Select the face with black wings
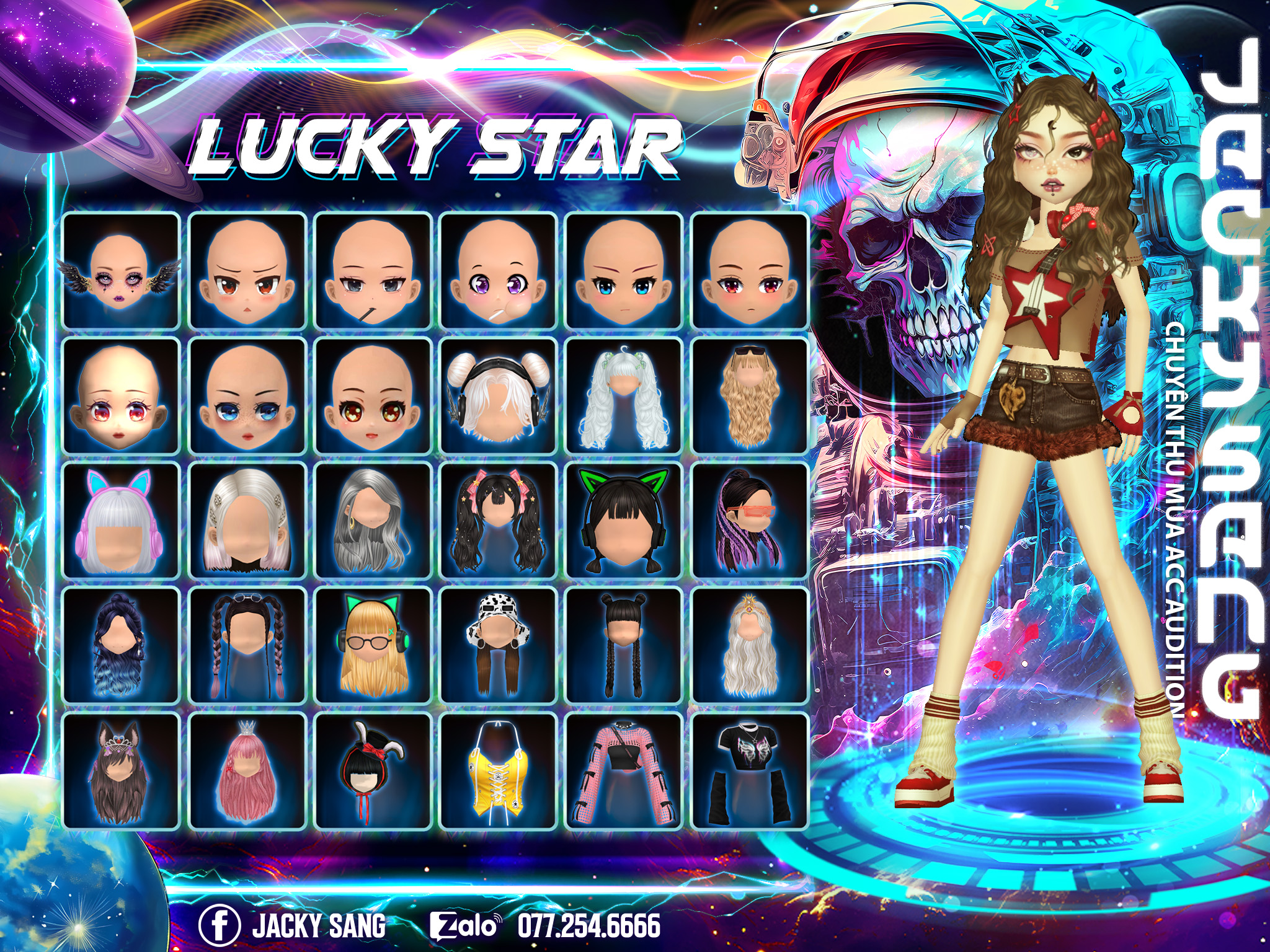This screenshot has height=952, width=1270. point(121,271)
